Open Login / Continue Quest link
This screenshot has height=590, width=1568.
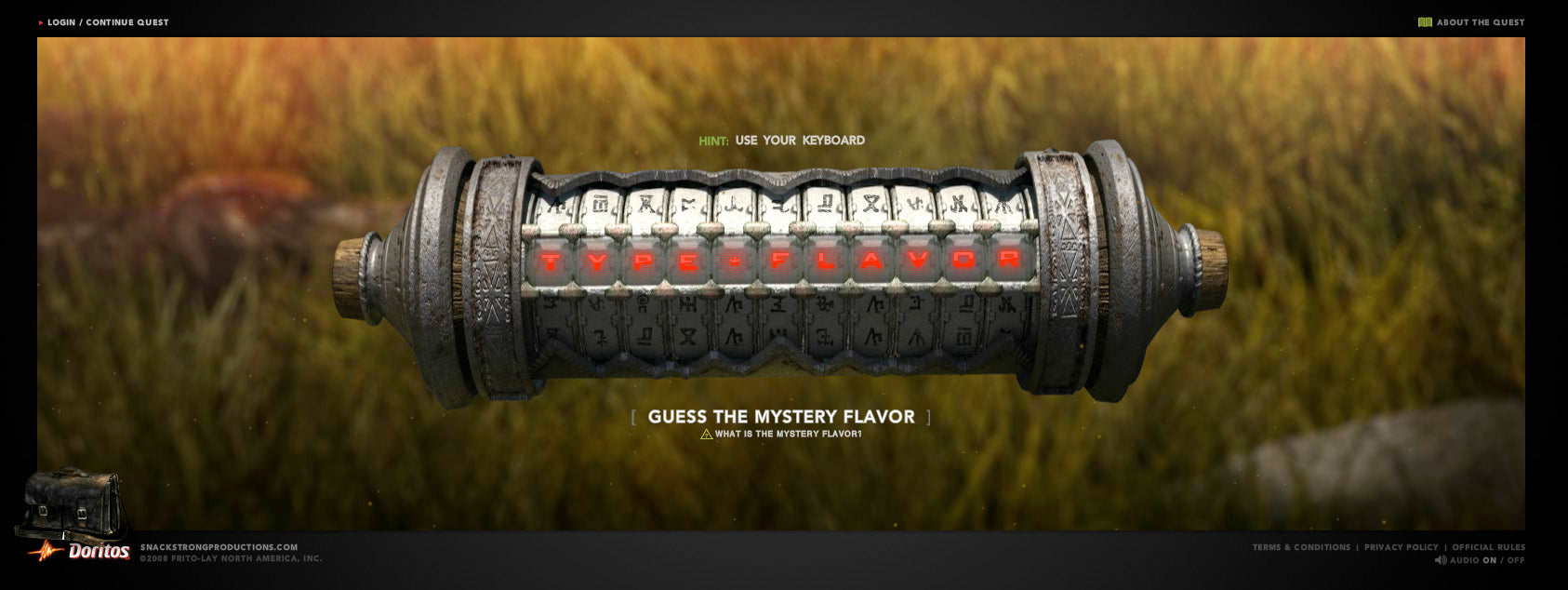point(108,22)
